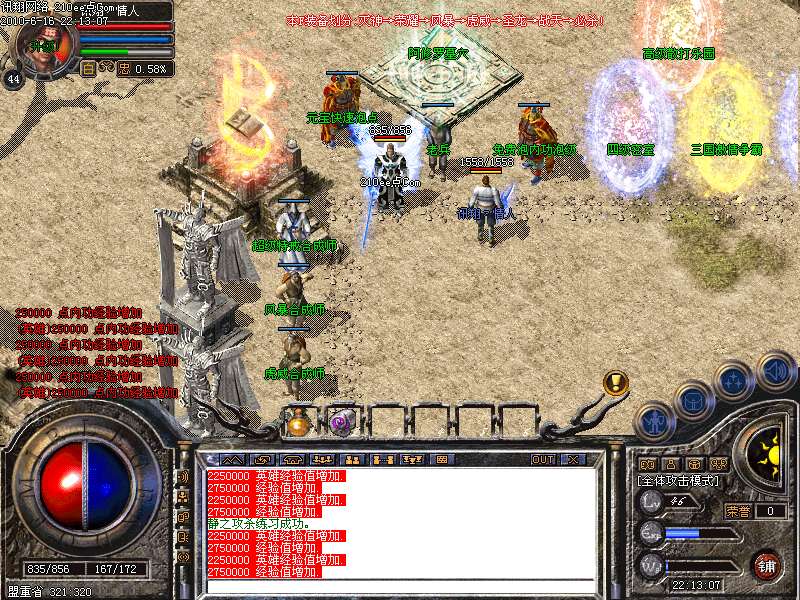Click the yellow exclamation alert icon
800x600 pixels.
point(616,382)
